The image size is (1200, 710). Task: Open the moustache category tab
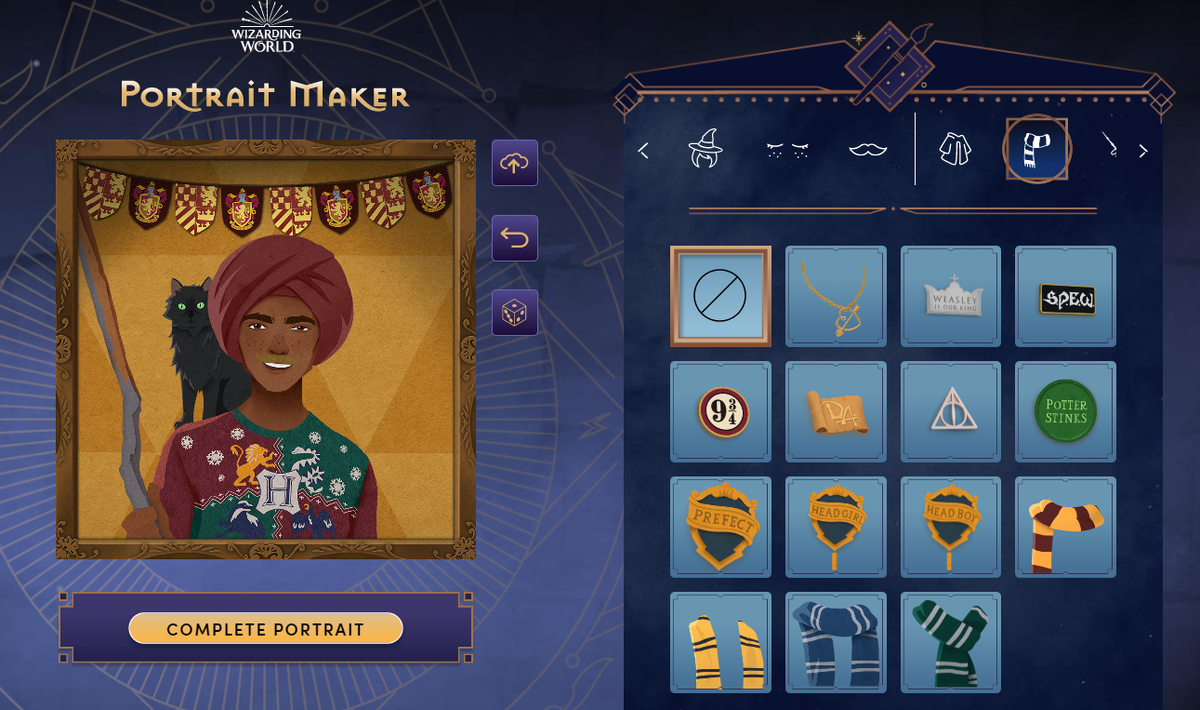[868, 150]
